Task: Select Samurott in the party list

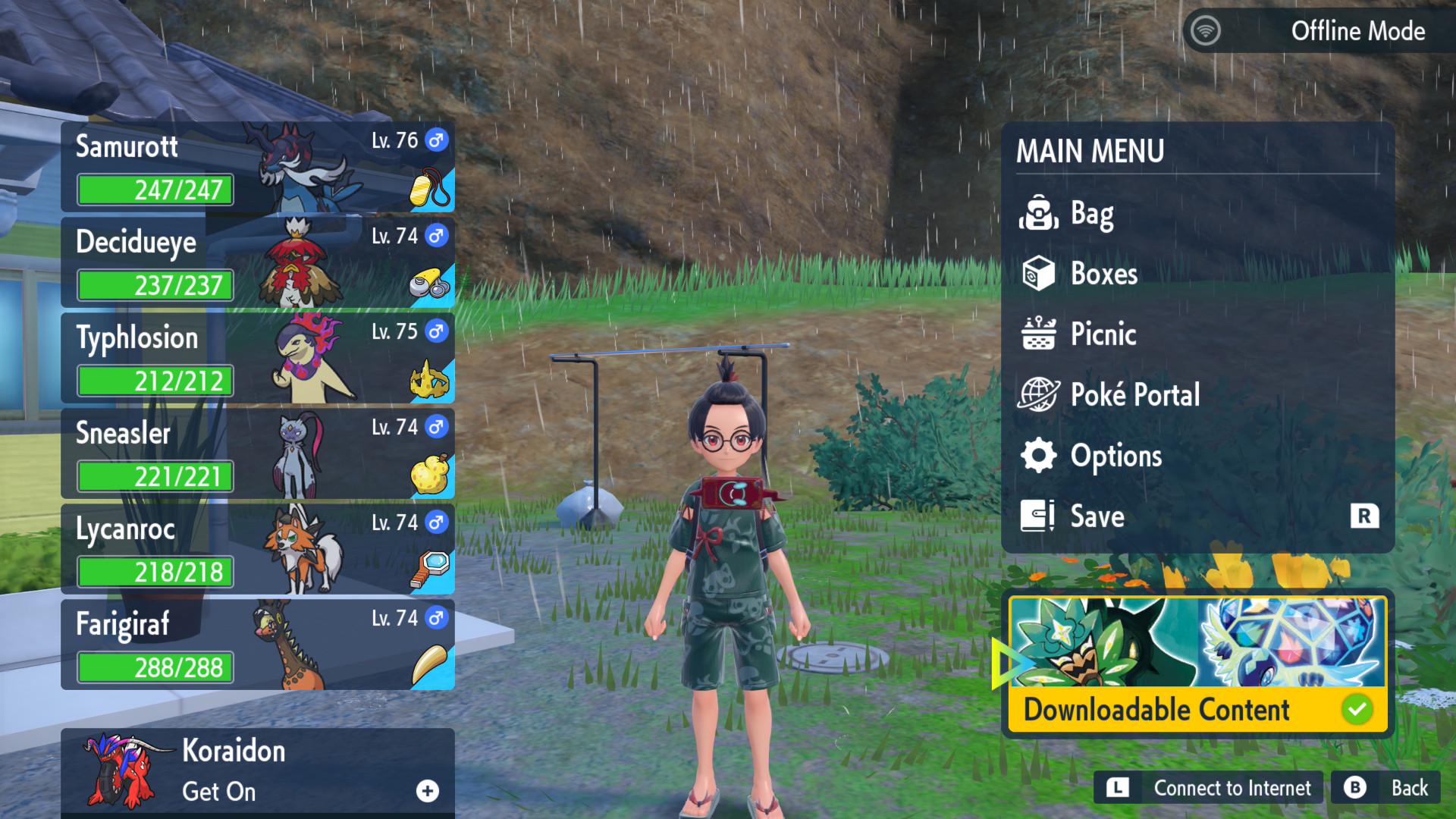Action: [258, 167]
